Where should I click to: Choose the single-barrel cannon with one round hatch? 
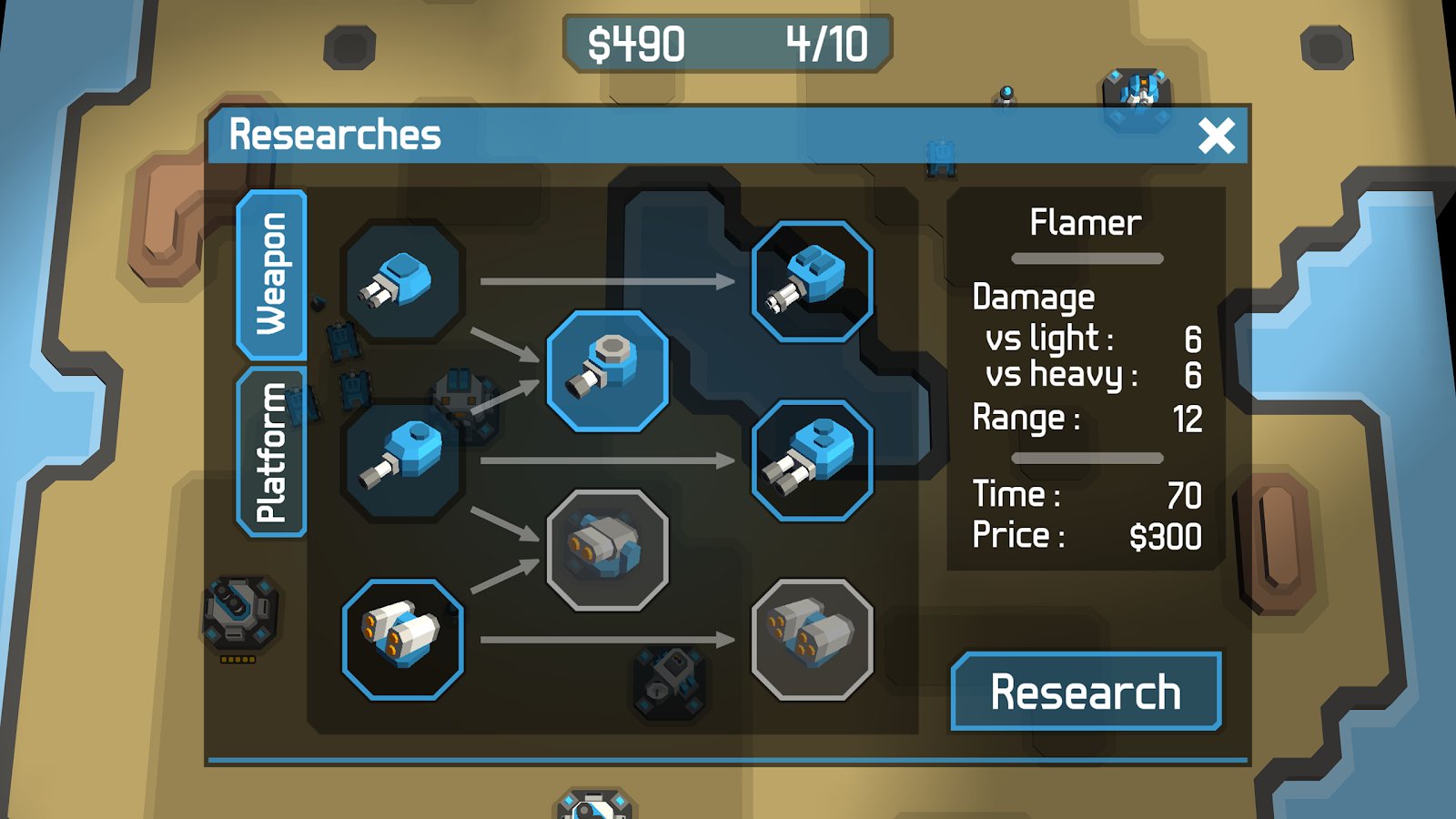pos(402,460)
